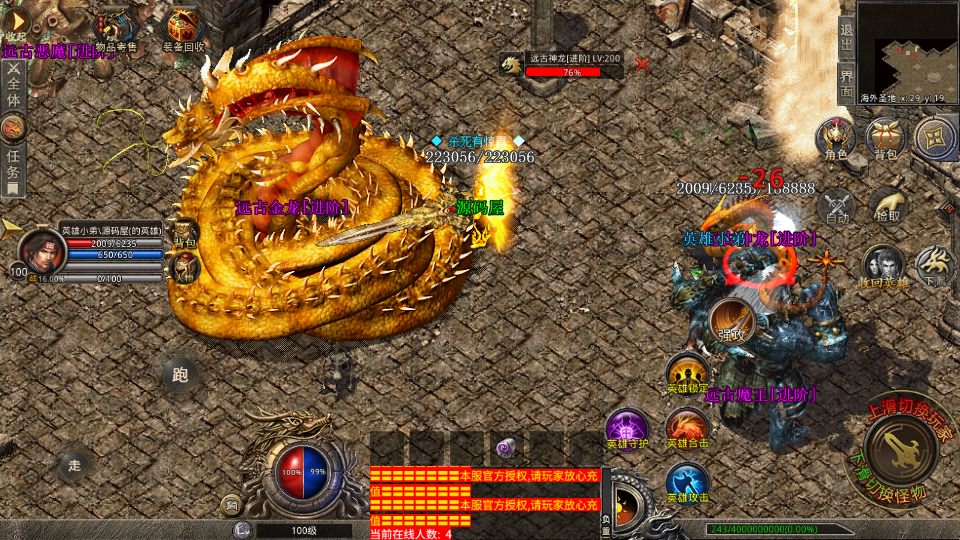Image resolution: width=960 pixels, height=540 pixels.
Task: Open the gift-box 背包 backpack icon
Action: pyautogui.click(x=886, y=138)
